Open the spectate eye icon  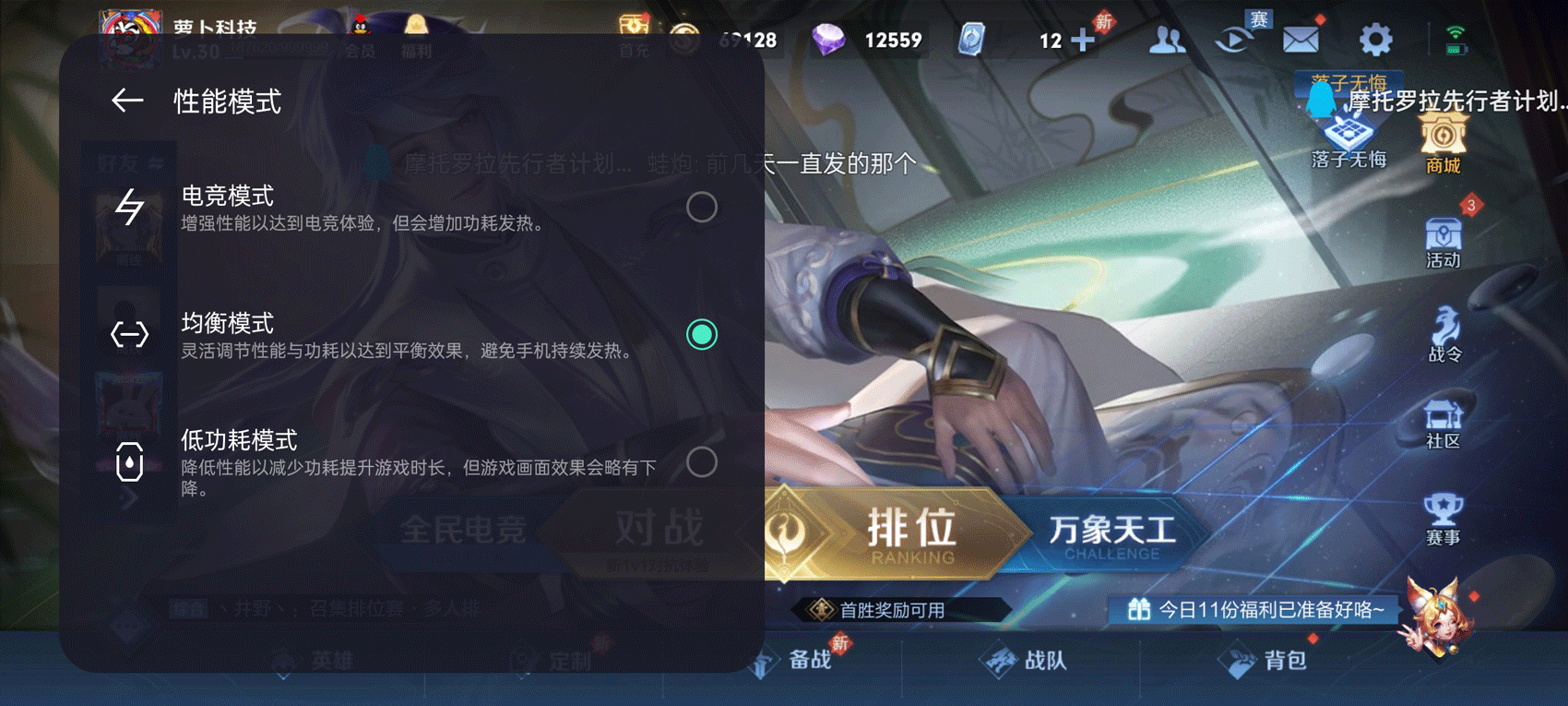1233,39
